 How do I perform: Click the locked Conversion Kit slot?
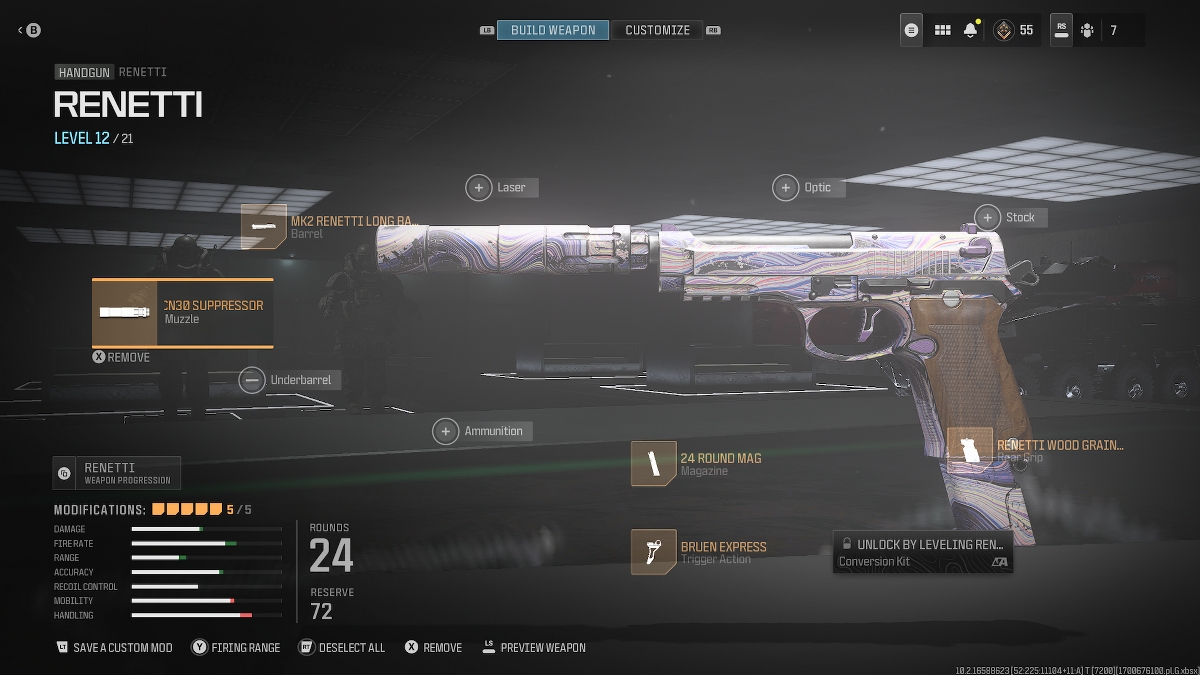(922, 552)
